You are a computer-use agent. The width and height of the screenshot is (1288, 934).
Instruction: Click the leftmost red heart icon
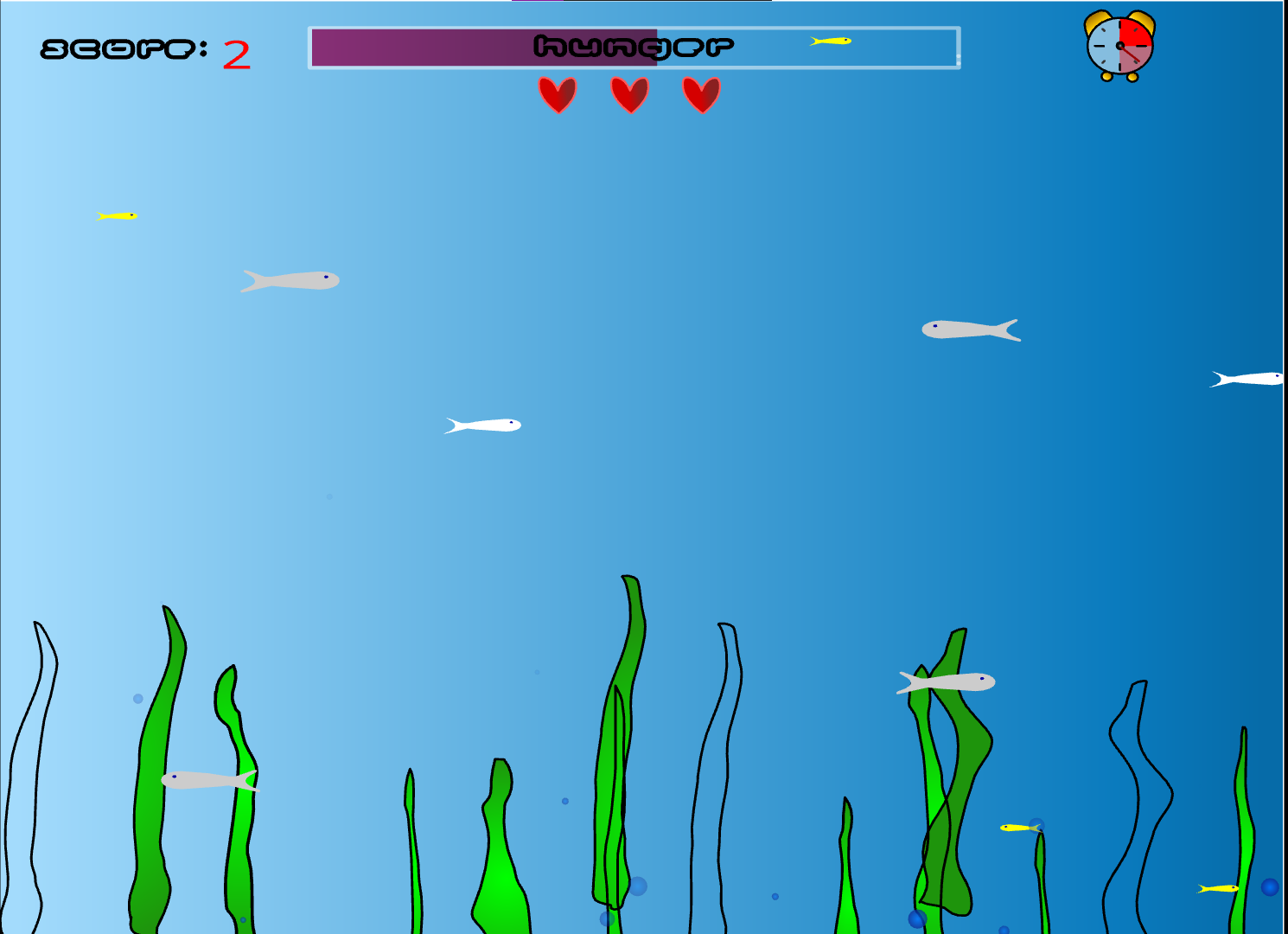(558, 93)
